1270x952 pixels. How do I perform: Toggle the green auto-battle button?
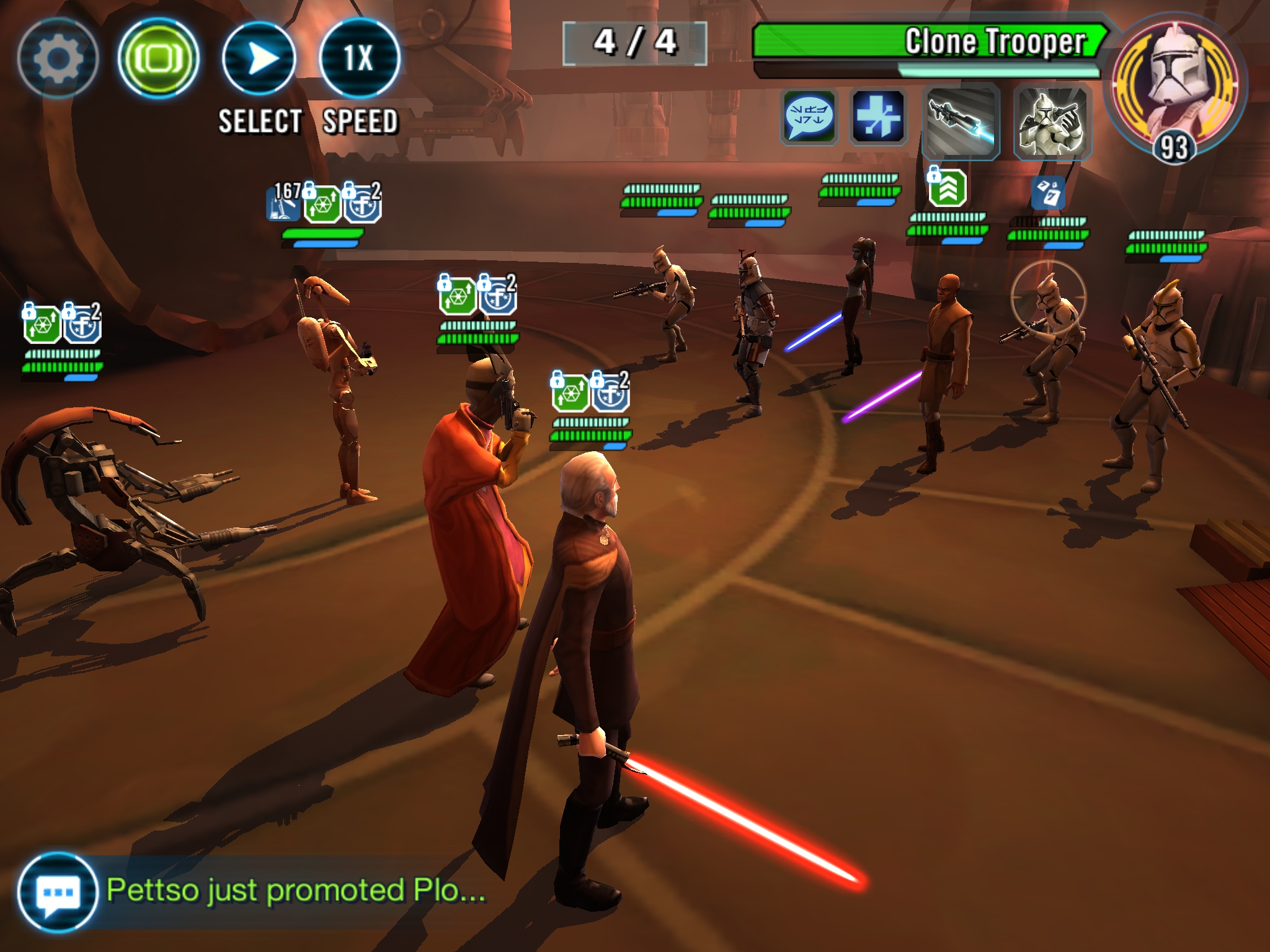tap(158, 58)
